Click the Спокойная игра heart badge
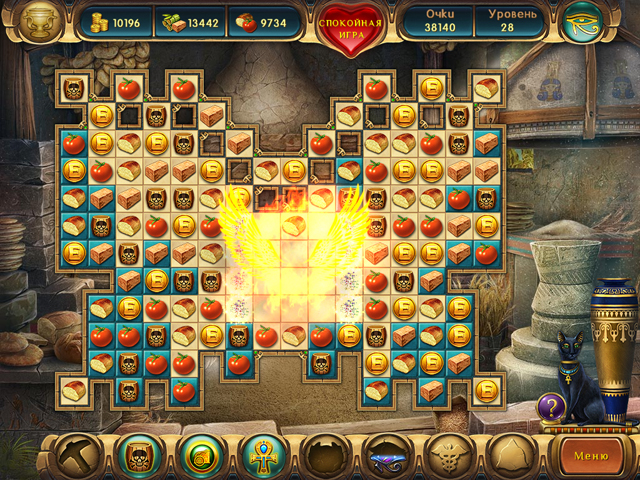The height and width of the screenshot is (480, 640). 352,26
